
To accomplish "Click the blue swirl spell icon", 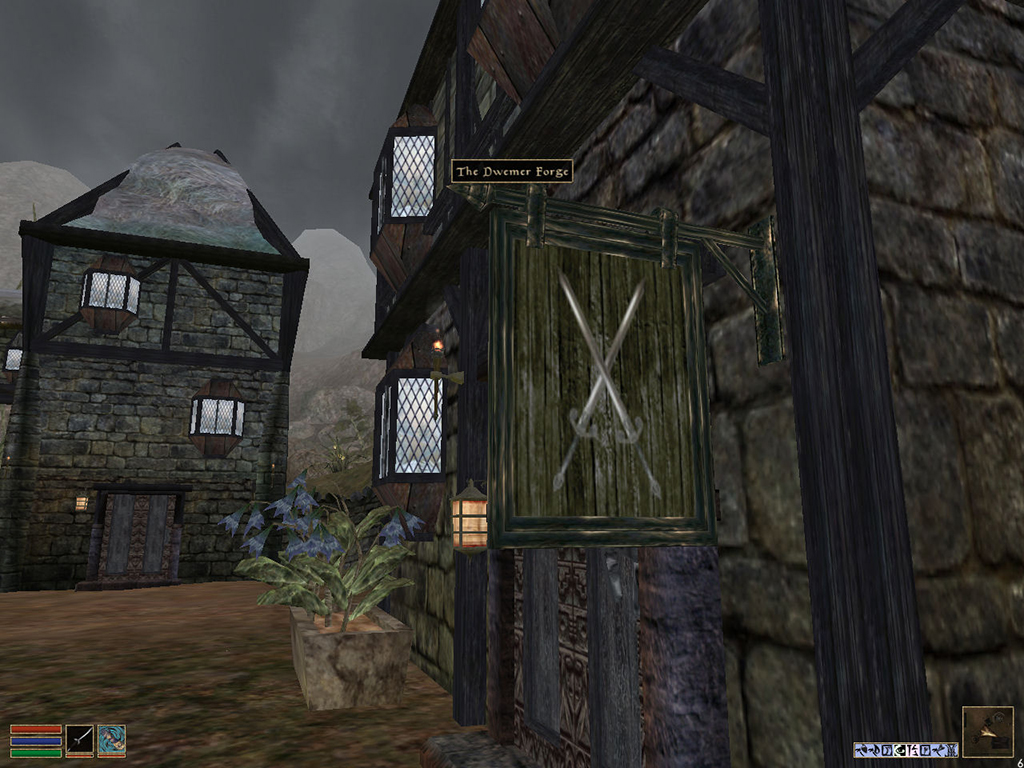I will click(x=111, y=740).
